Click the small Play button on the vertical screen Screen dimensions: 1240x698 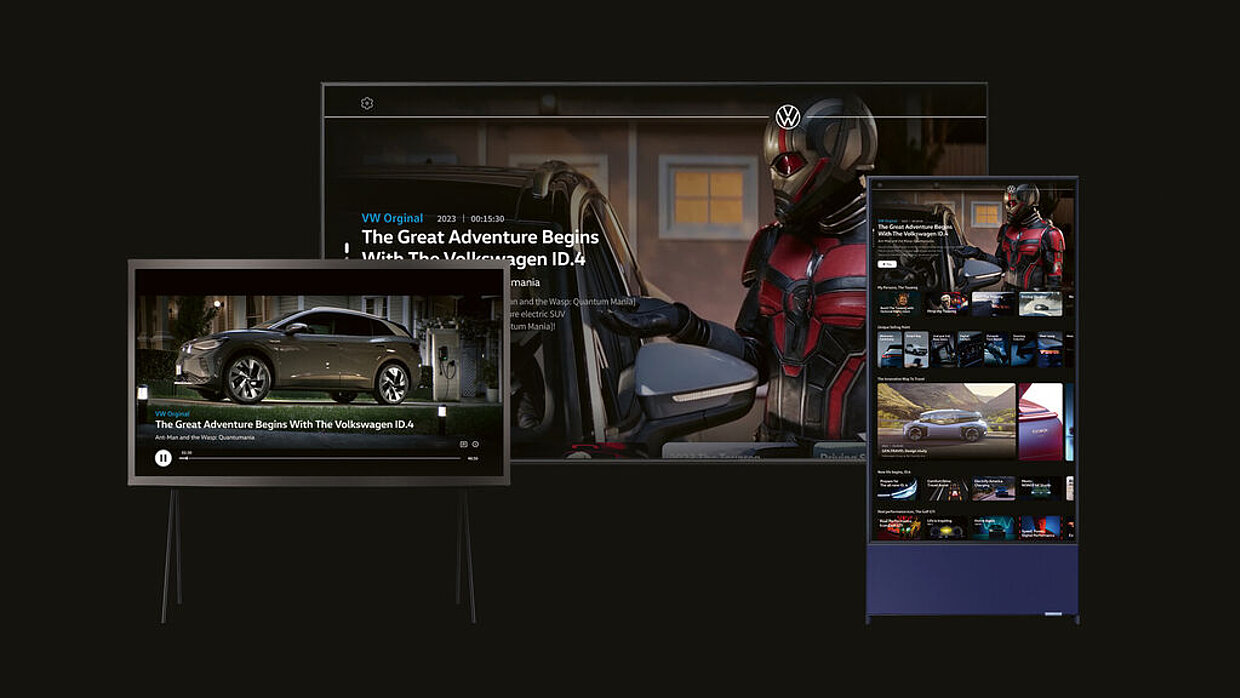click(x=886, y=264)
